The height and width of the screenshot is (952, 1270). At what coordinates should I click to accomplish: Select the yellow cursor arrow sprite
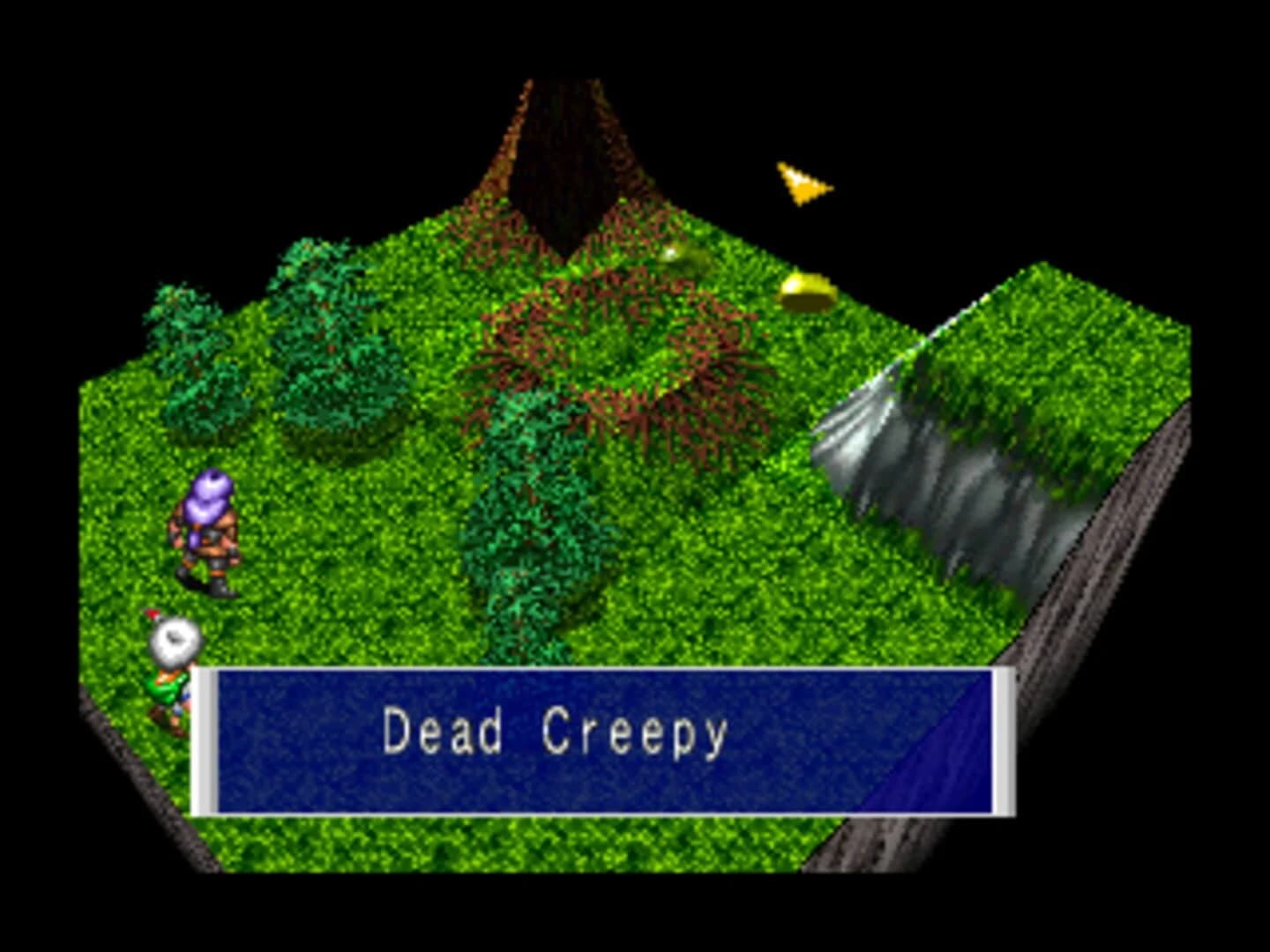coord(803,181)
